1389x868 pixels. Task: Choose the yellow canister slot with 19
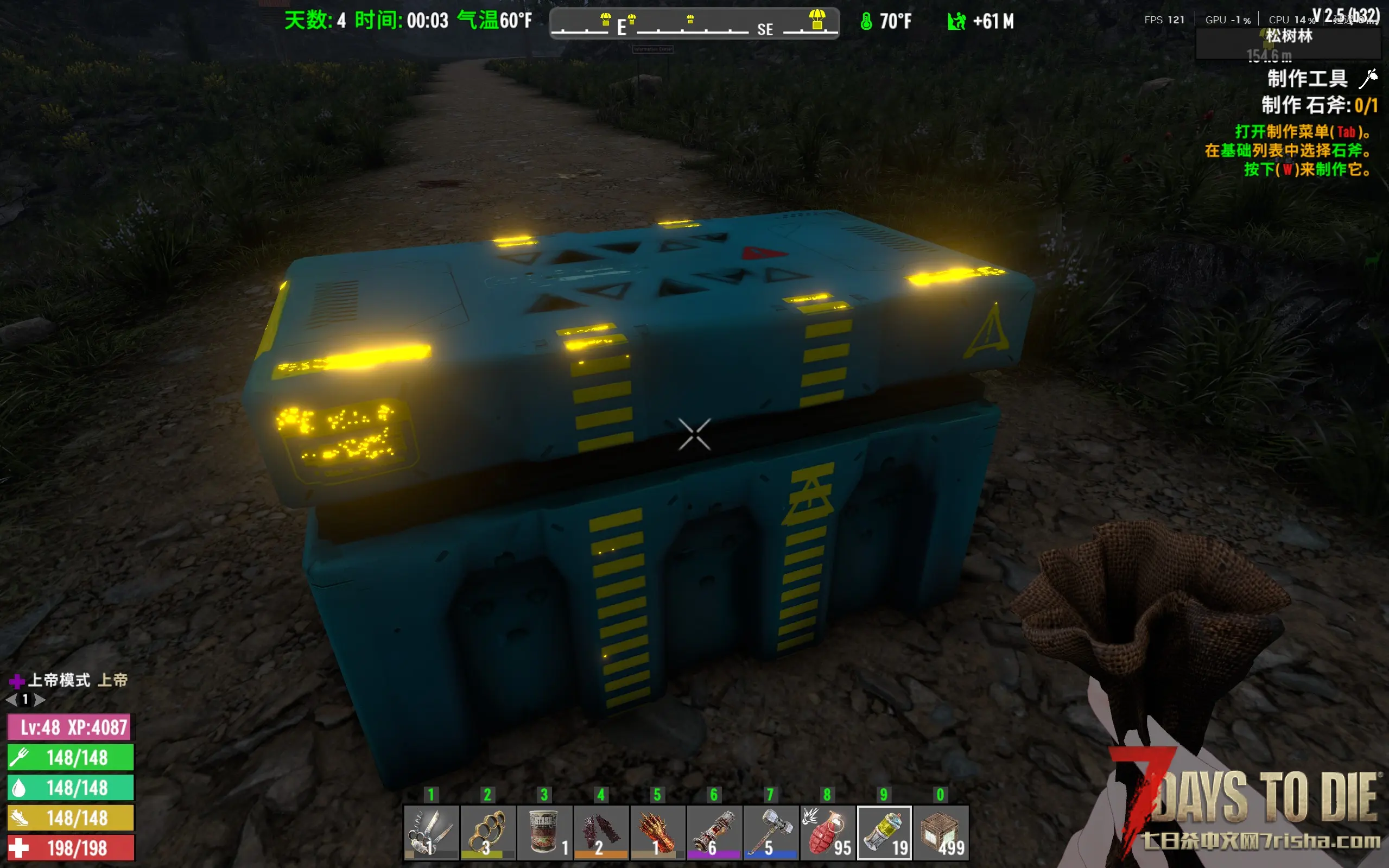click(884, 832)
